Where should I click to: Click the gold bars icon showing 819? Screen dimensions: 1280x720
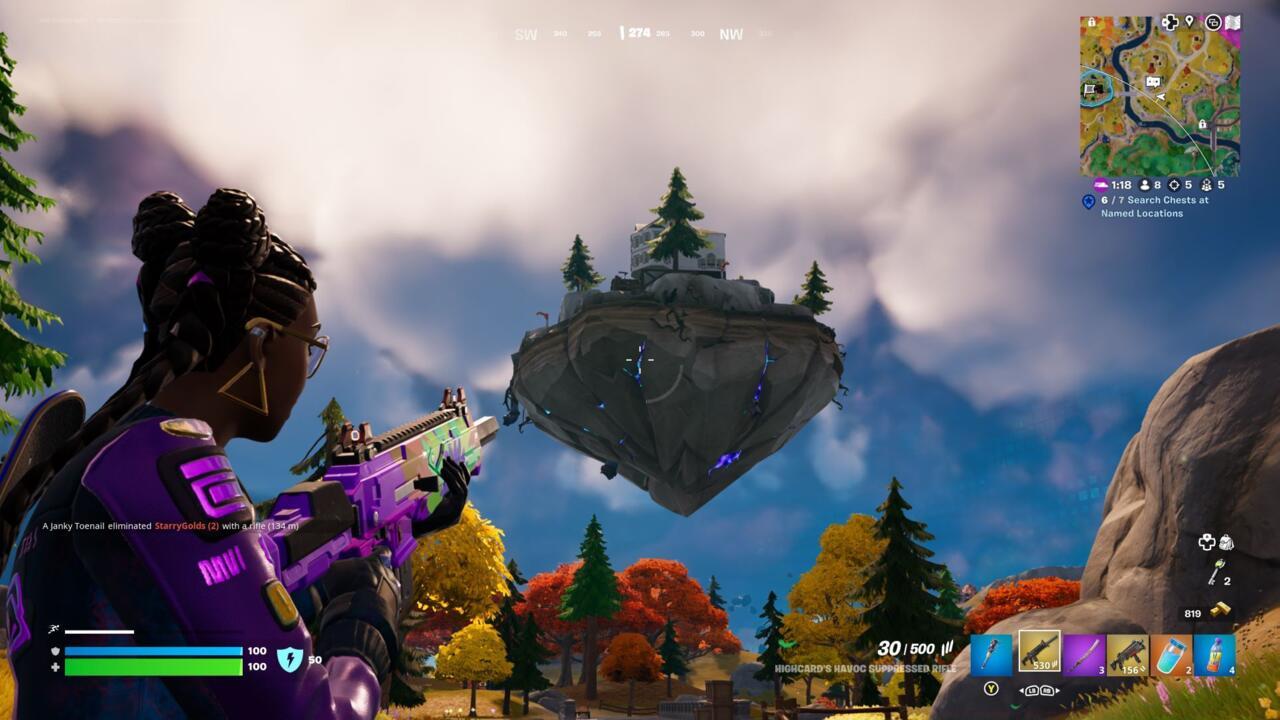point(1221,611)
